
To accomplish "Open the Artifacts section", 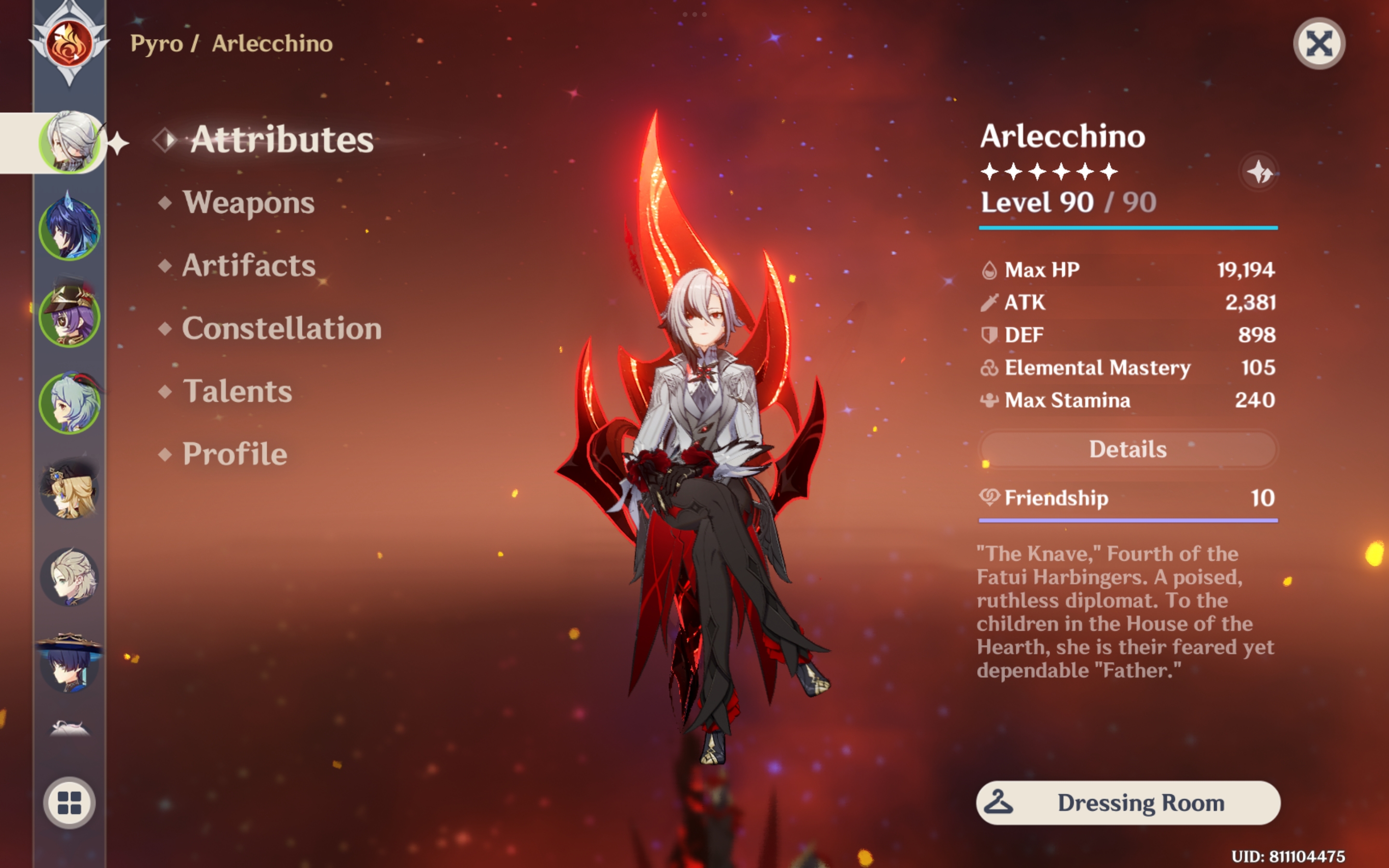I will tap(248, 265).
